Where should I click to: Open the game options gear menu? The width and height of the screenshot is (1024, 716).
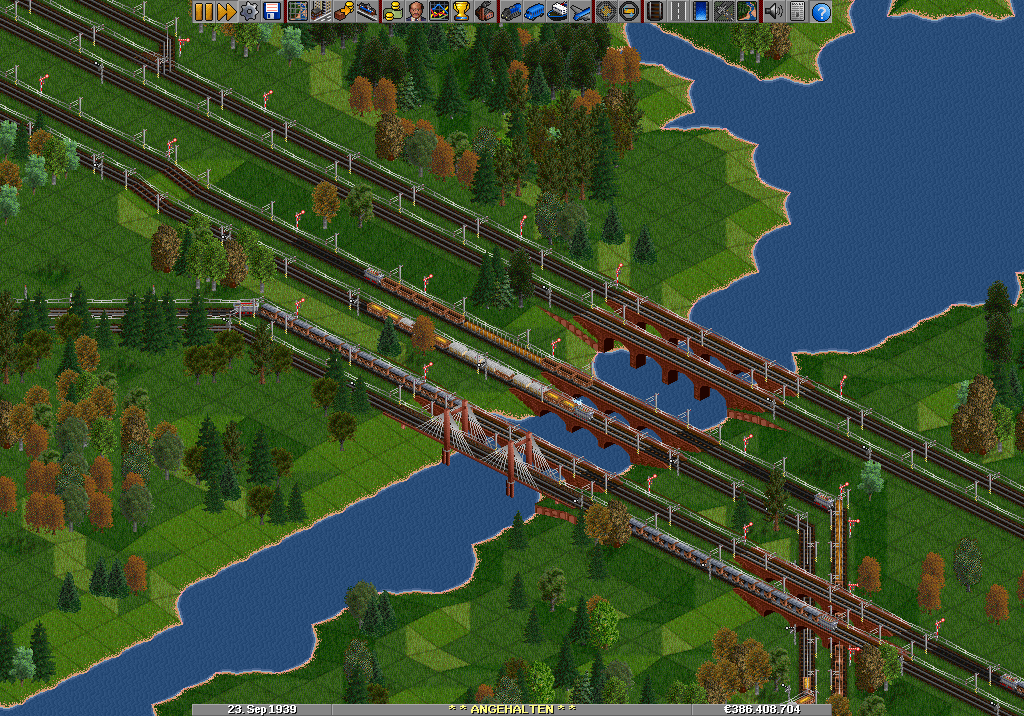248,12
